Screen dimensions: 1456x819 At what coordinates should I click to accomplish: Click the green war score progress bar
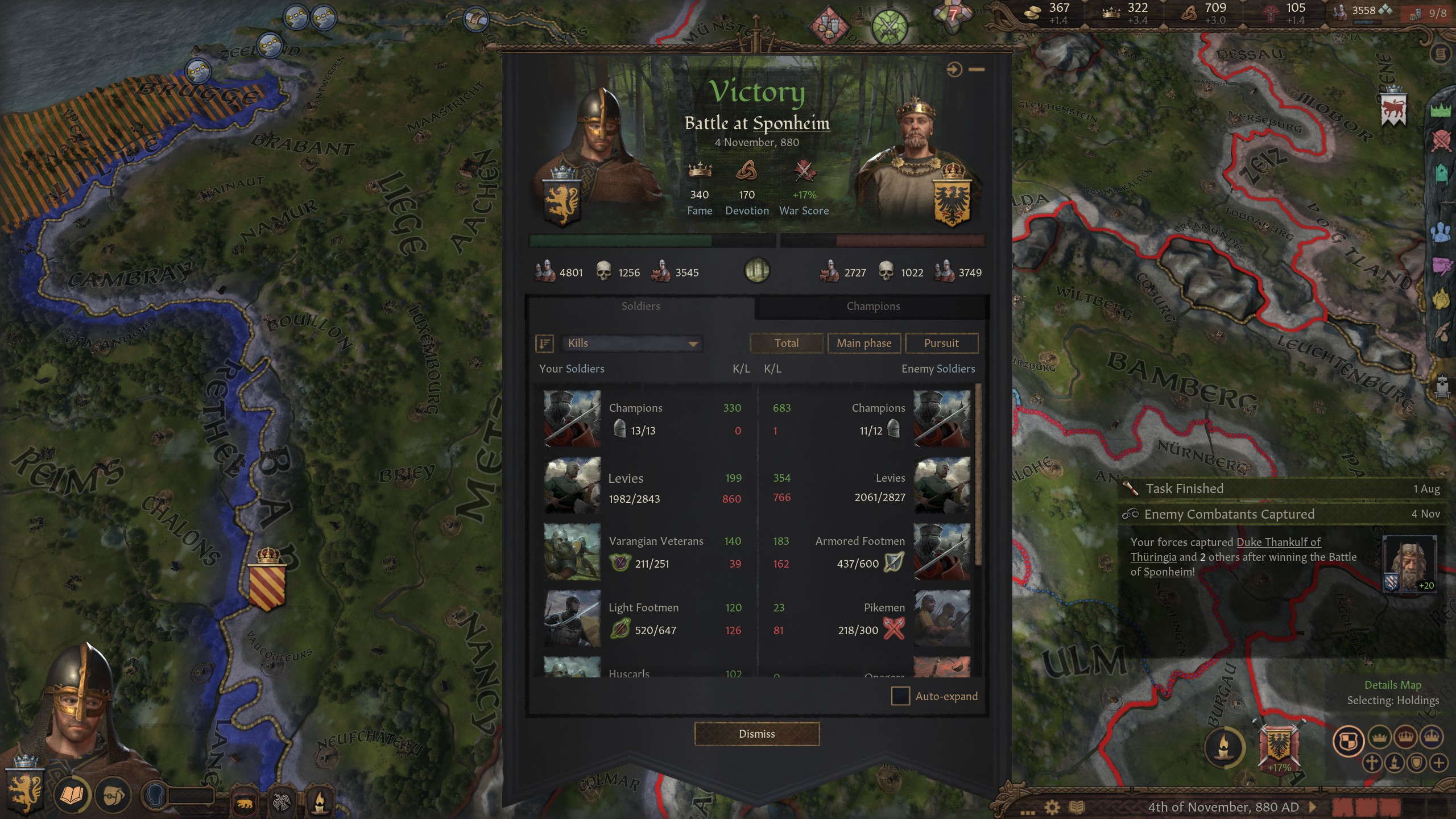[x=620, y=240]
